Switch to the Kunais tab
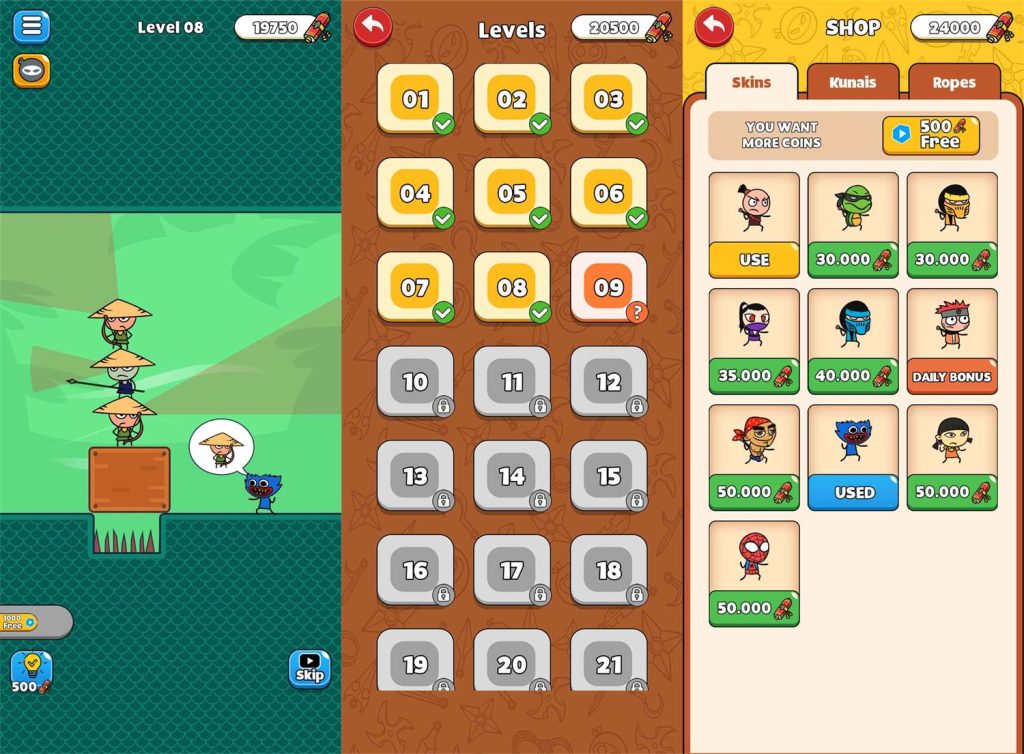Image resolution: width=1024 pixels, height=754 pixels. [852, 82]
